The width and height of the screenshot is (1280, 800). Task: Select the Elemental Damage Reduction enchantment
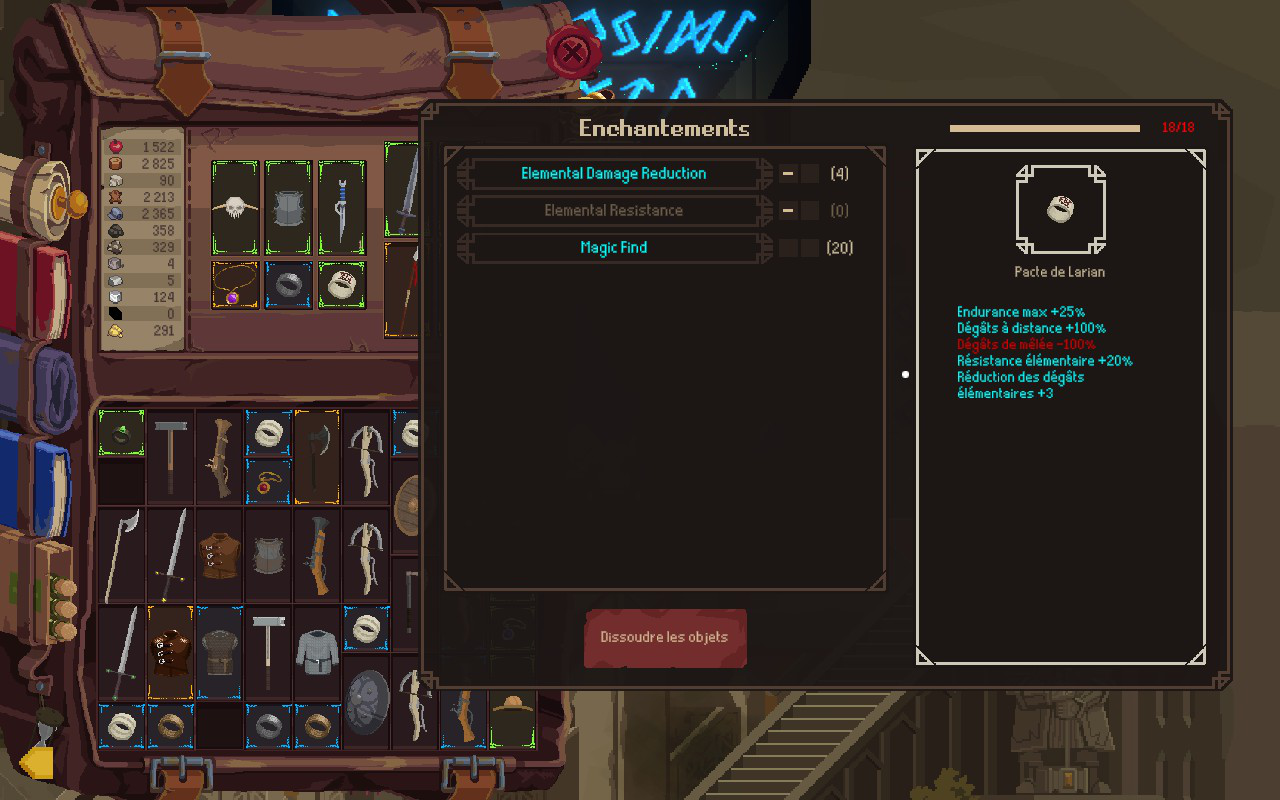613,174
